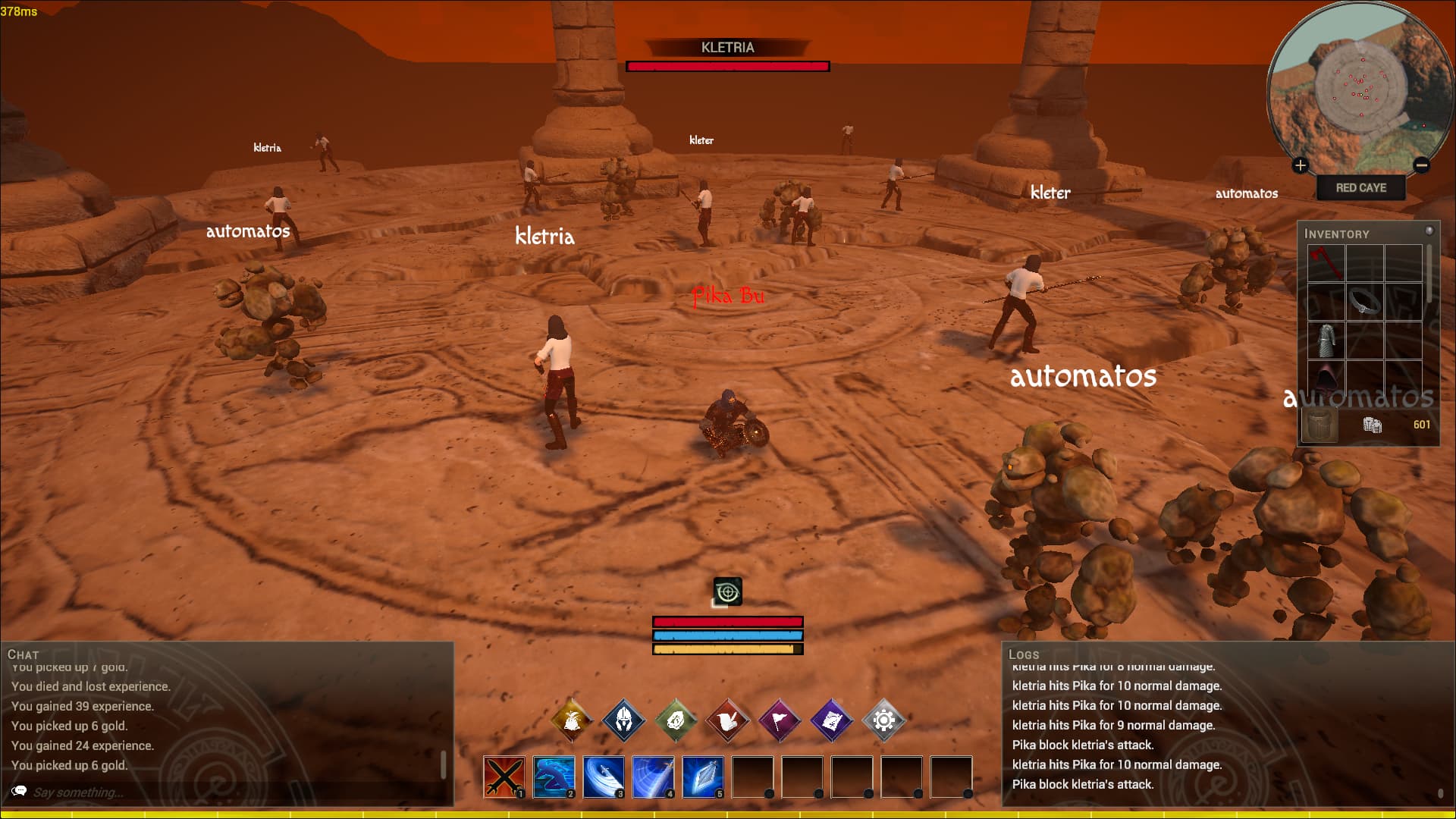Use the blue sprinting figure skill
Screen dimensions: 1456x819
pyautogui.click(x=554, y=777)
